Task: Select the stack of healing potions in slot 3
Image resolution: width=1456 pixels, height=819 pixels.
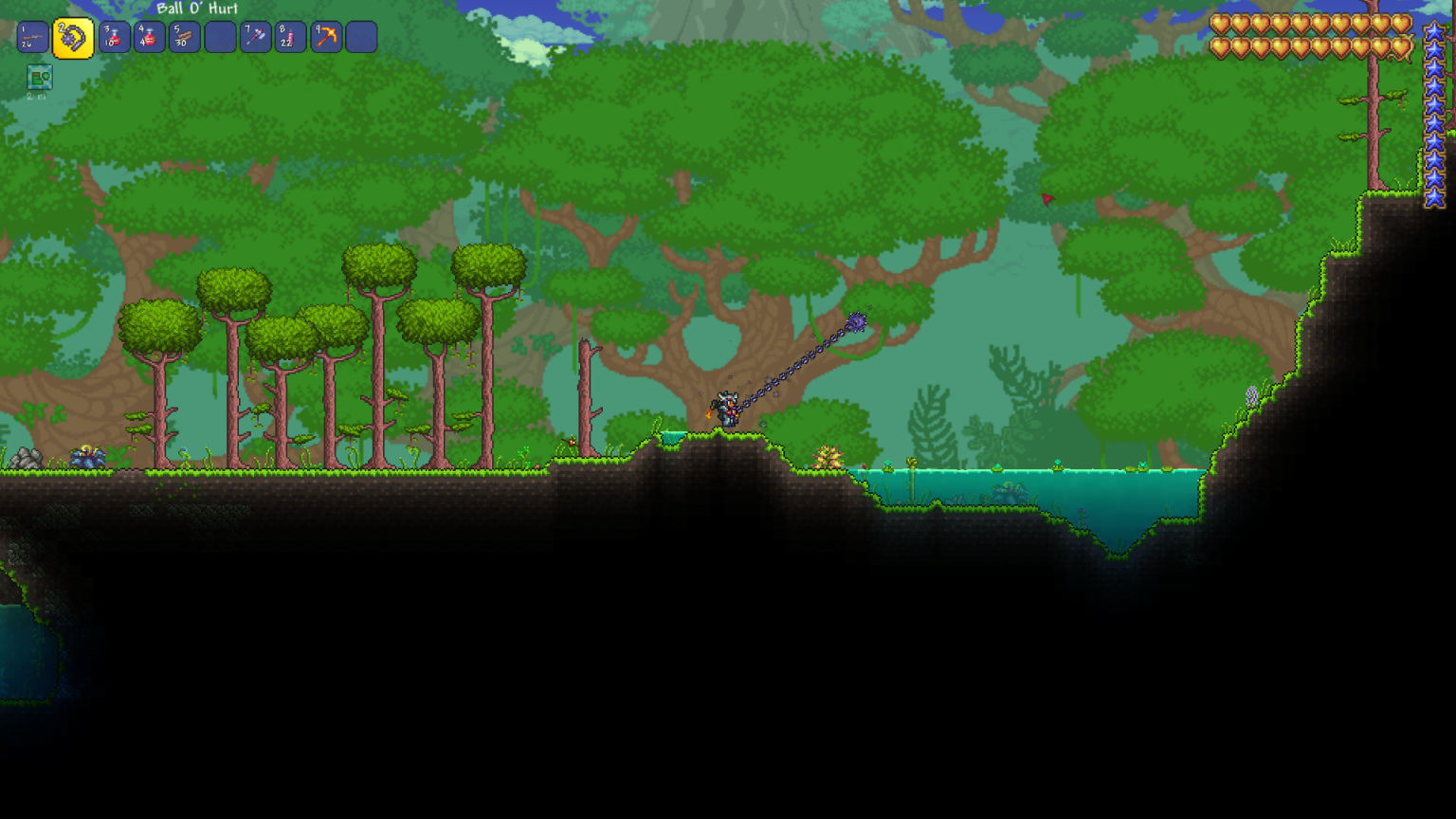Action: tap(114, 38)
